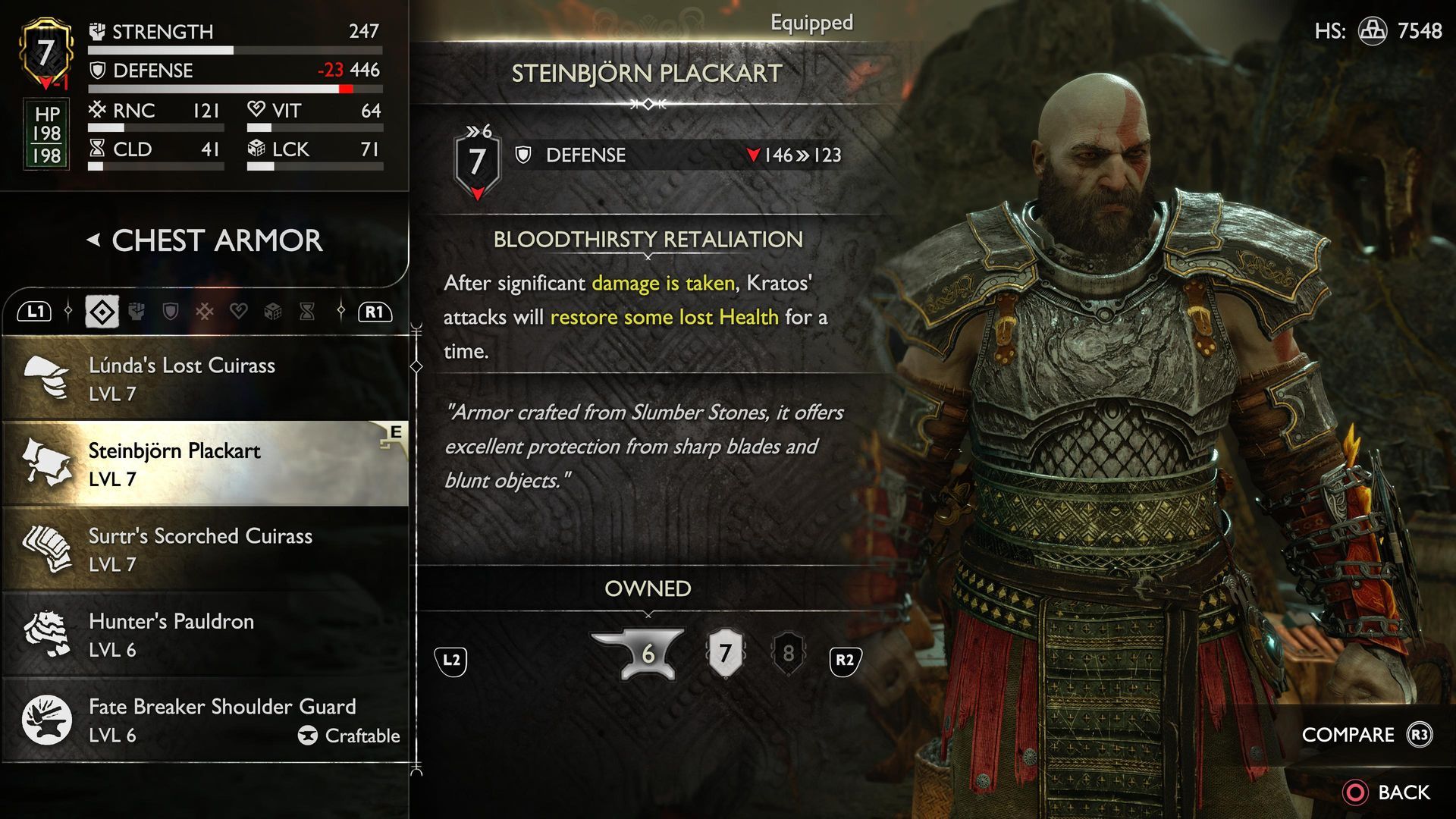Choose the Runic sort filter icon
This screenshot has width=1456, height=819.
tap(204, 311)
